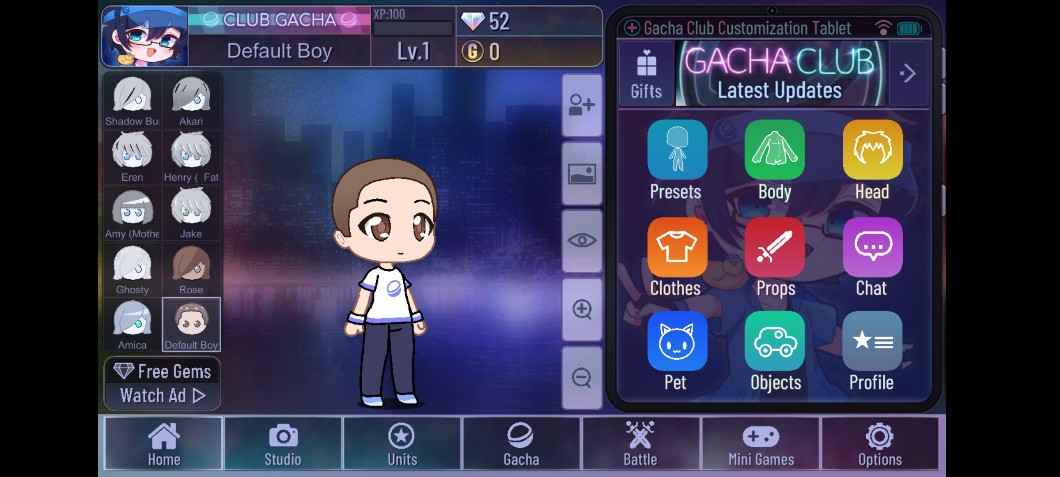Click the zoom-in magnifier button
Screen dimensions: 1060x477
pyautogui.click(x=582, y=309)
